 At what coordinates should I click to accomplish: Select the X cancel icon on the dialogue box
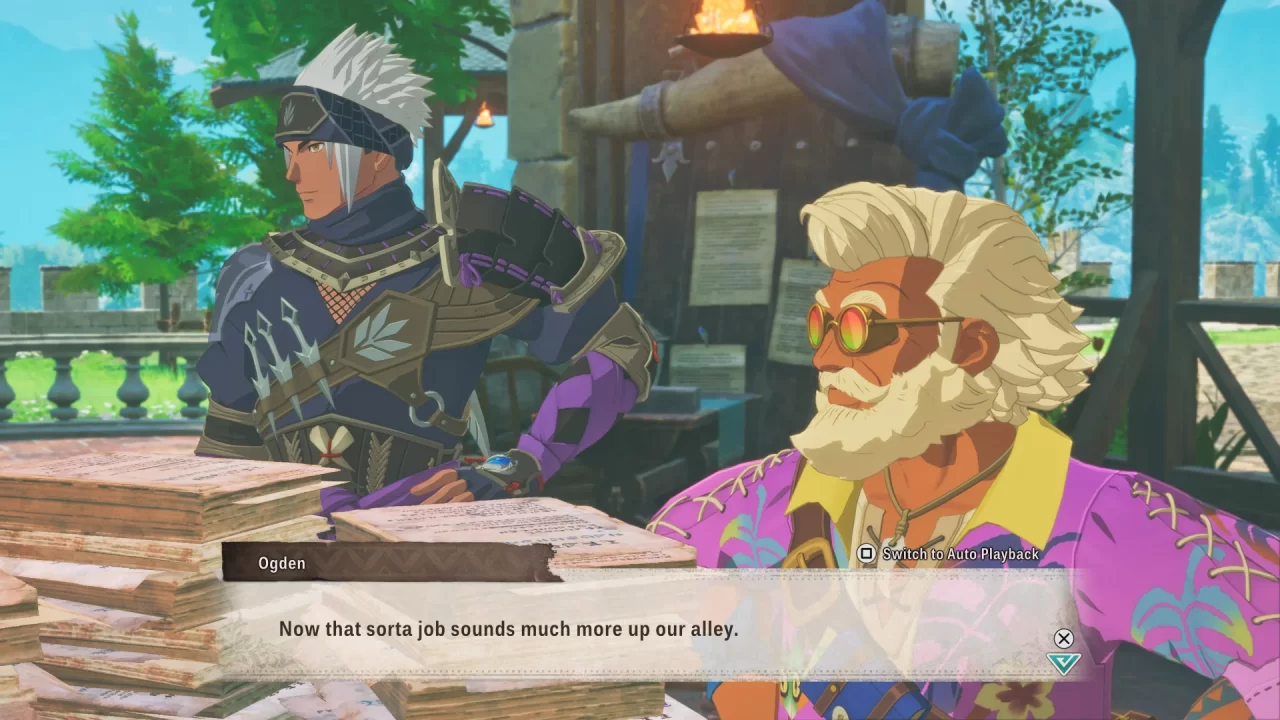tap(1064, 638)
